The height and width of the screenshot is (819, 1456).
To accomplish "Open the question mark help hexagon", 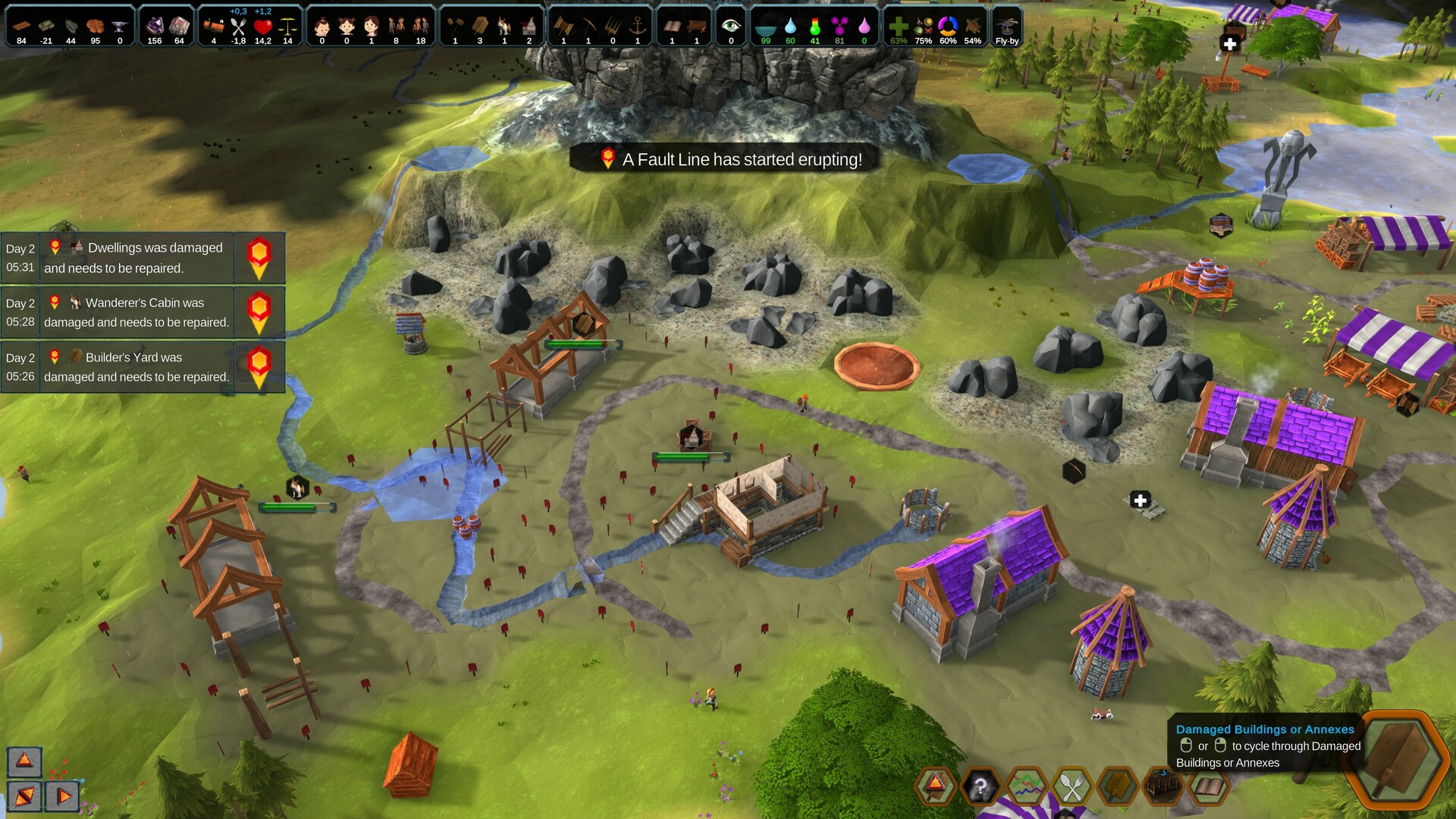I will [981, 787].
